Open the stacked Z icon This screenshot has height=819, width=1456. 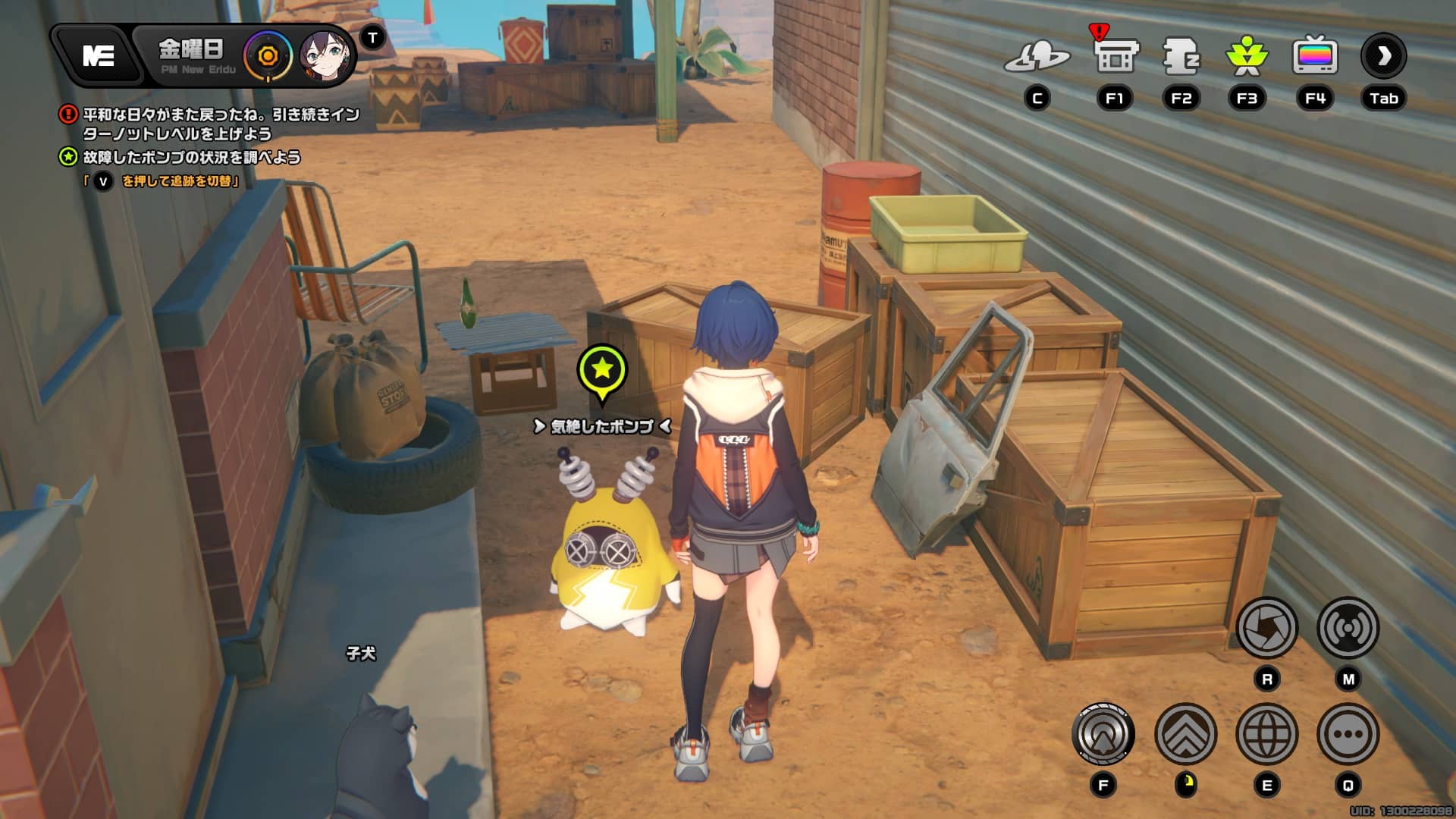1181,56
